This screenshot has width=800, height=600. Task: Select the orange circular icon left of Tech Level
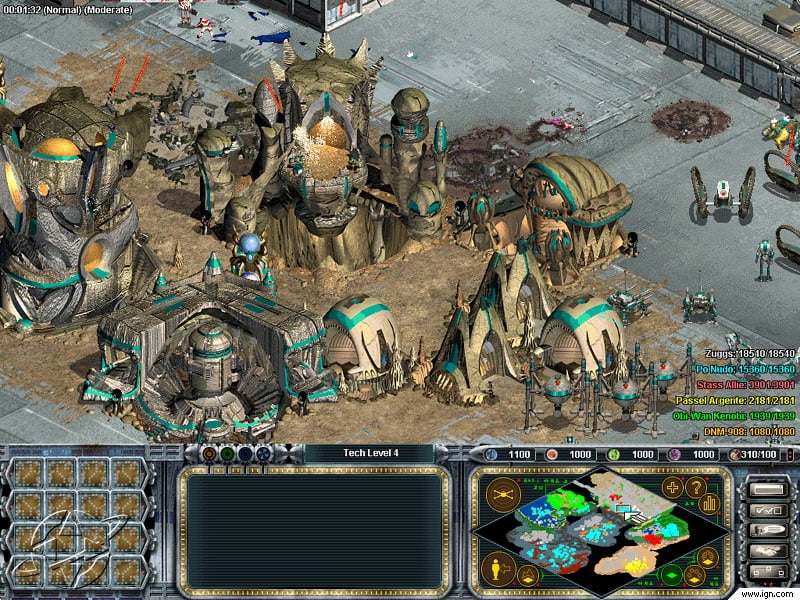tap(208, 454)
